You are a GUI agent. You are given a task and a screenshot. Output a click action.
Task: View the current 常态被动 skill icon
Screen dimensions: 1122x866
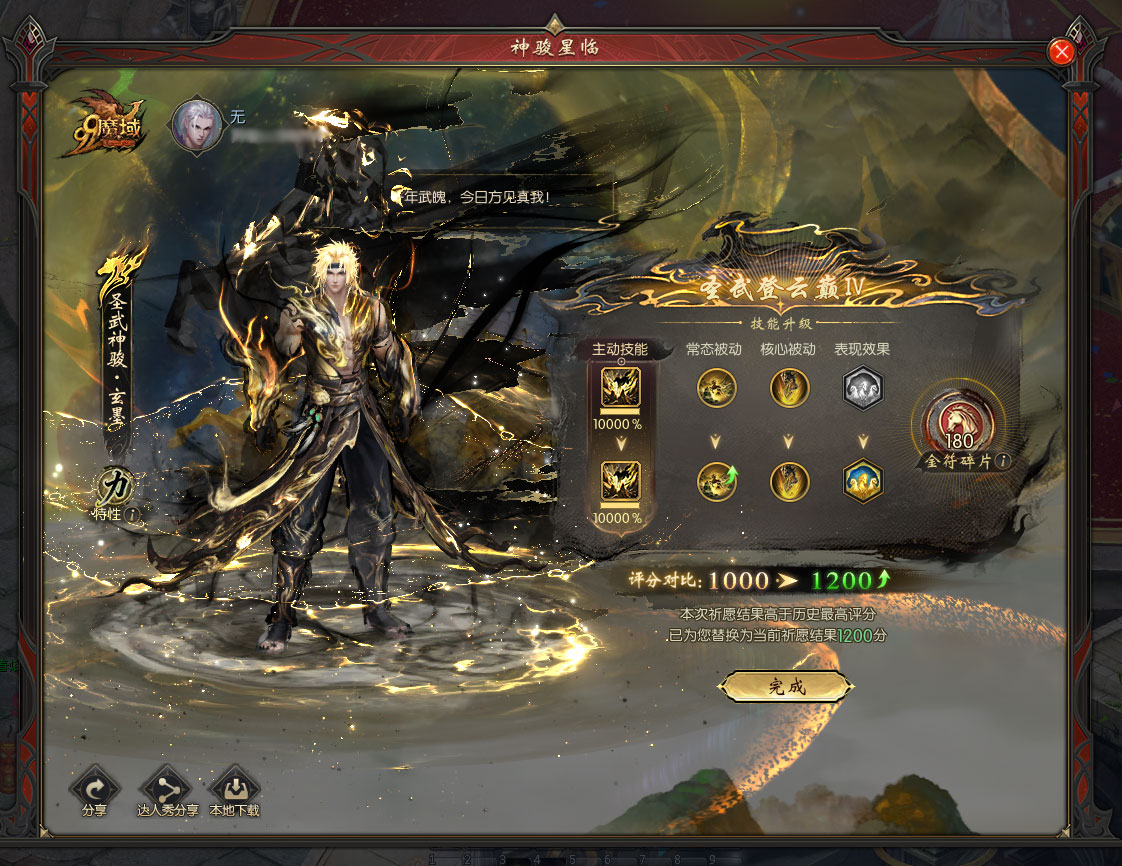pos(716,389)
